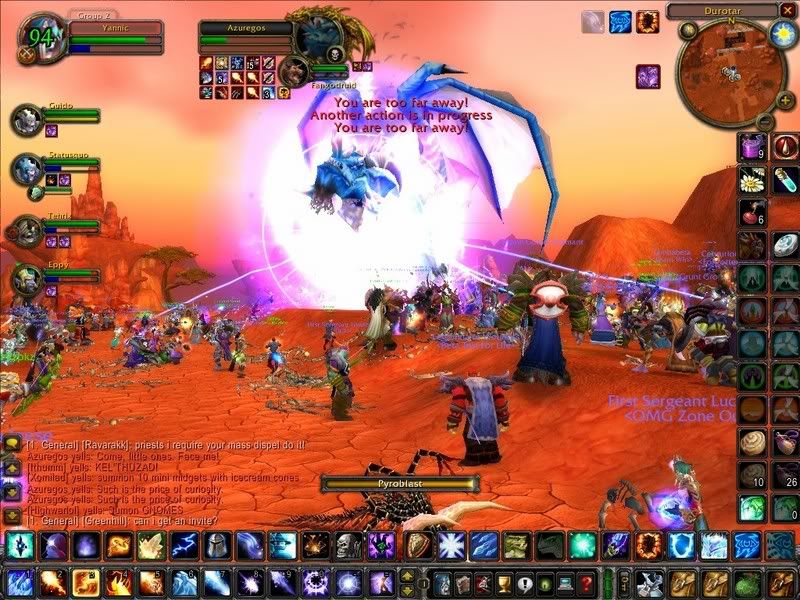Use the white daisy flower item
Viewport: 800px width, 600px height.
coord(752,180)
